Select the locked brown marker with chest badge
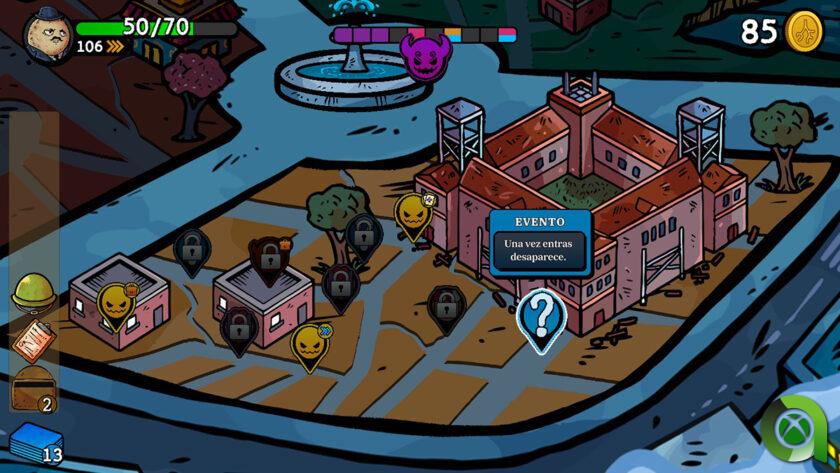840x473 pixels. 269,258
